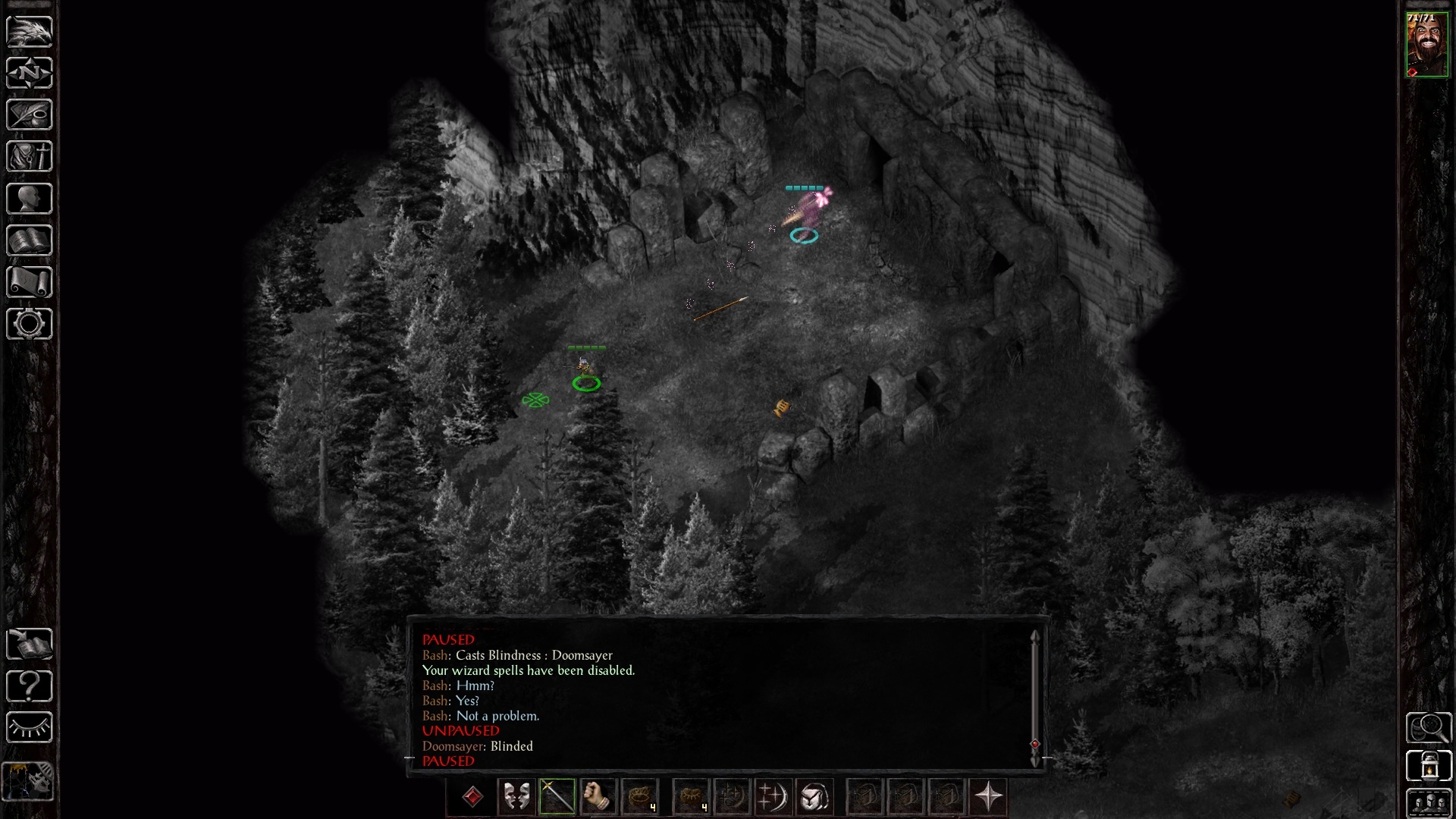Image resolution: width=1456 pixels, height=819 pixels.
Task: Open the area map with the compass icon
Action: [30, 74]
